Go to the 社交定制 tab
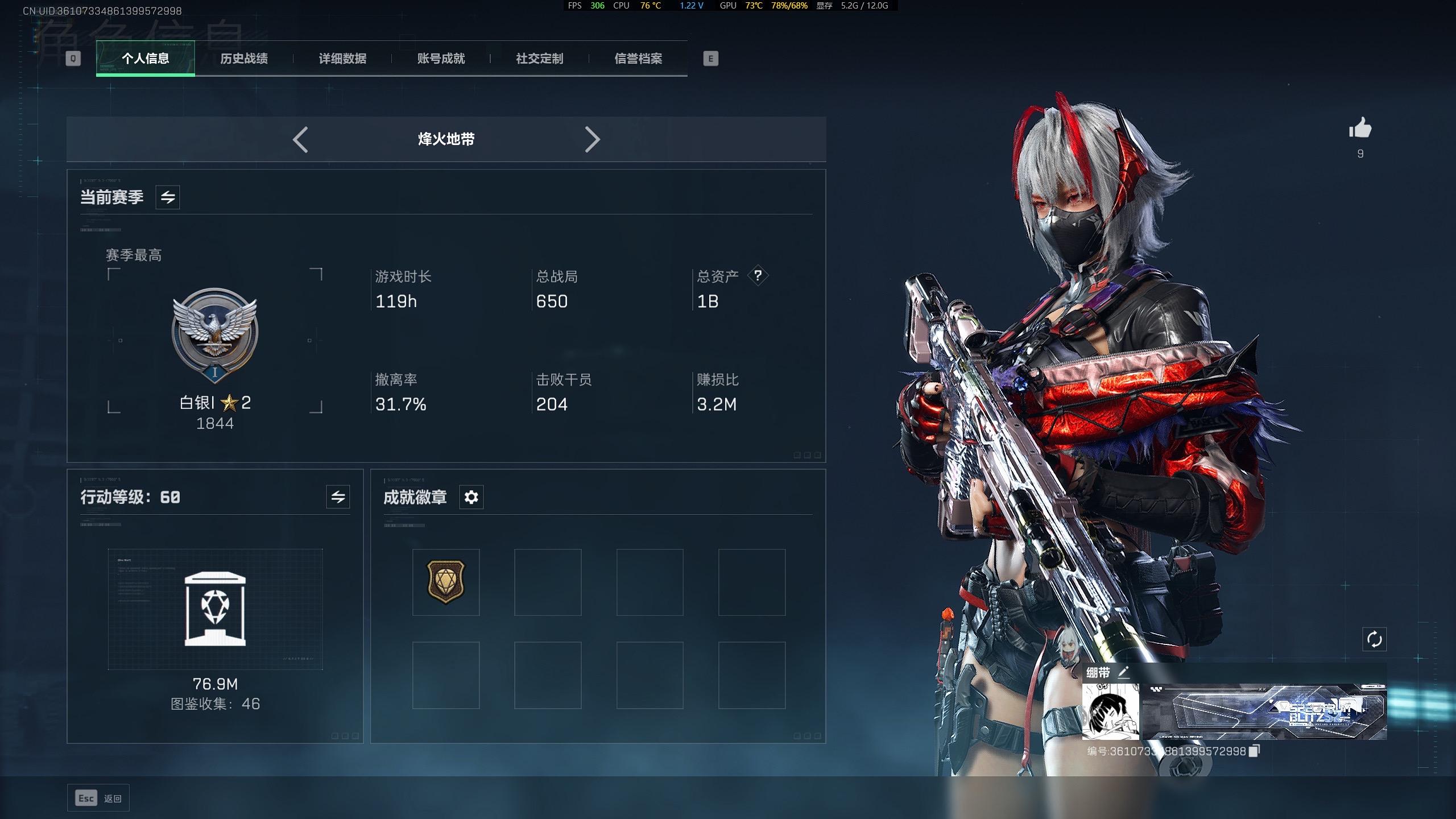Viewport: 1456px width, 819px height. (539, 59)
